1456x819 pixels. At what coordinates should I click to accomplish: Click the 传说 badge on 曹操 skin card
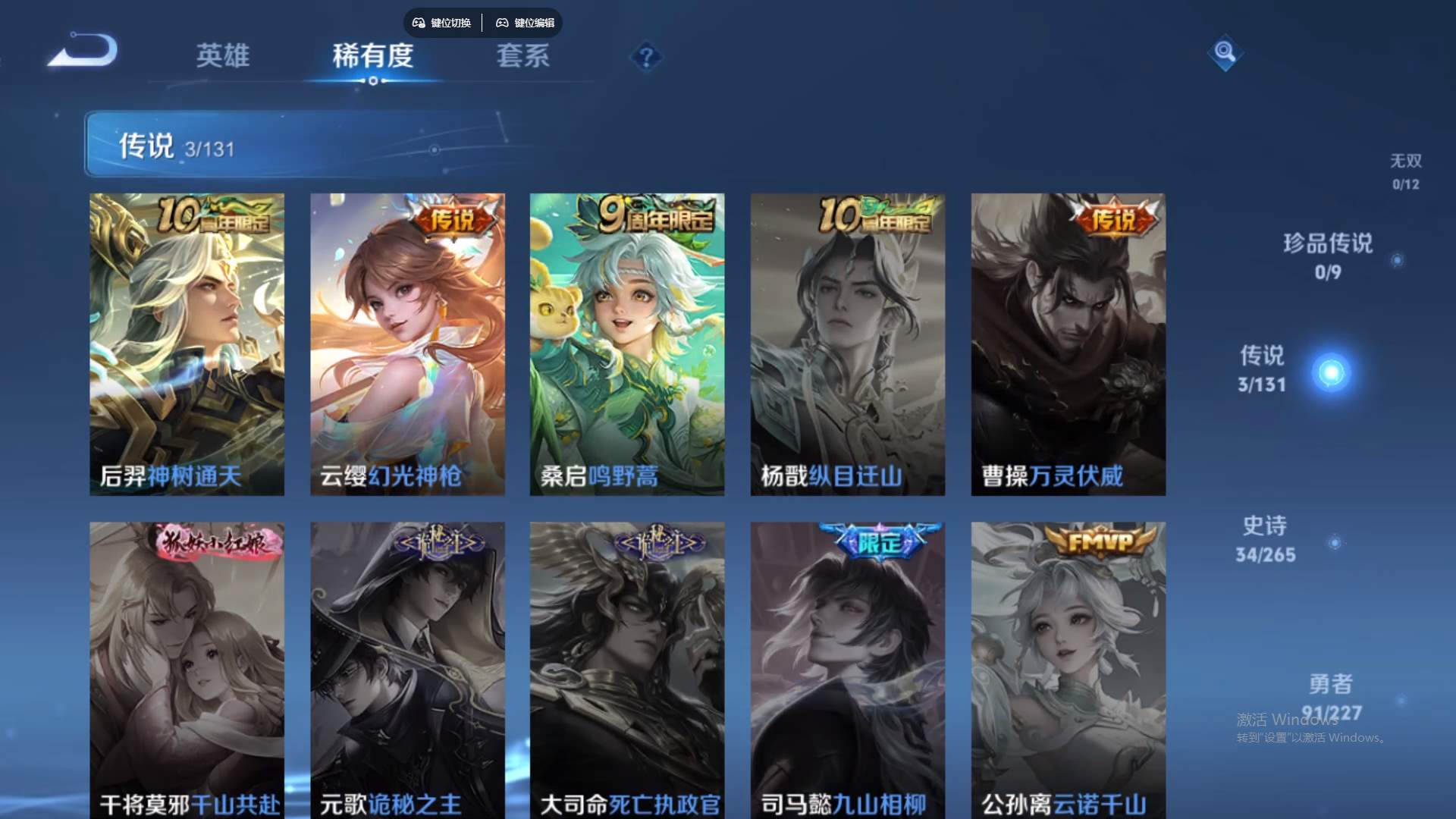[x=1115, y=218]
